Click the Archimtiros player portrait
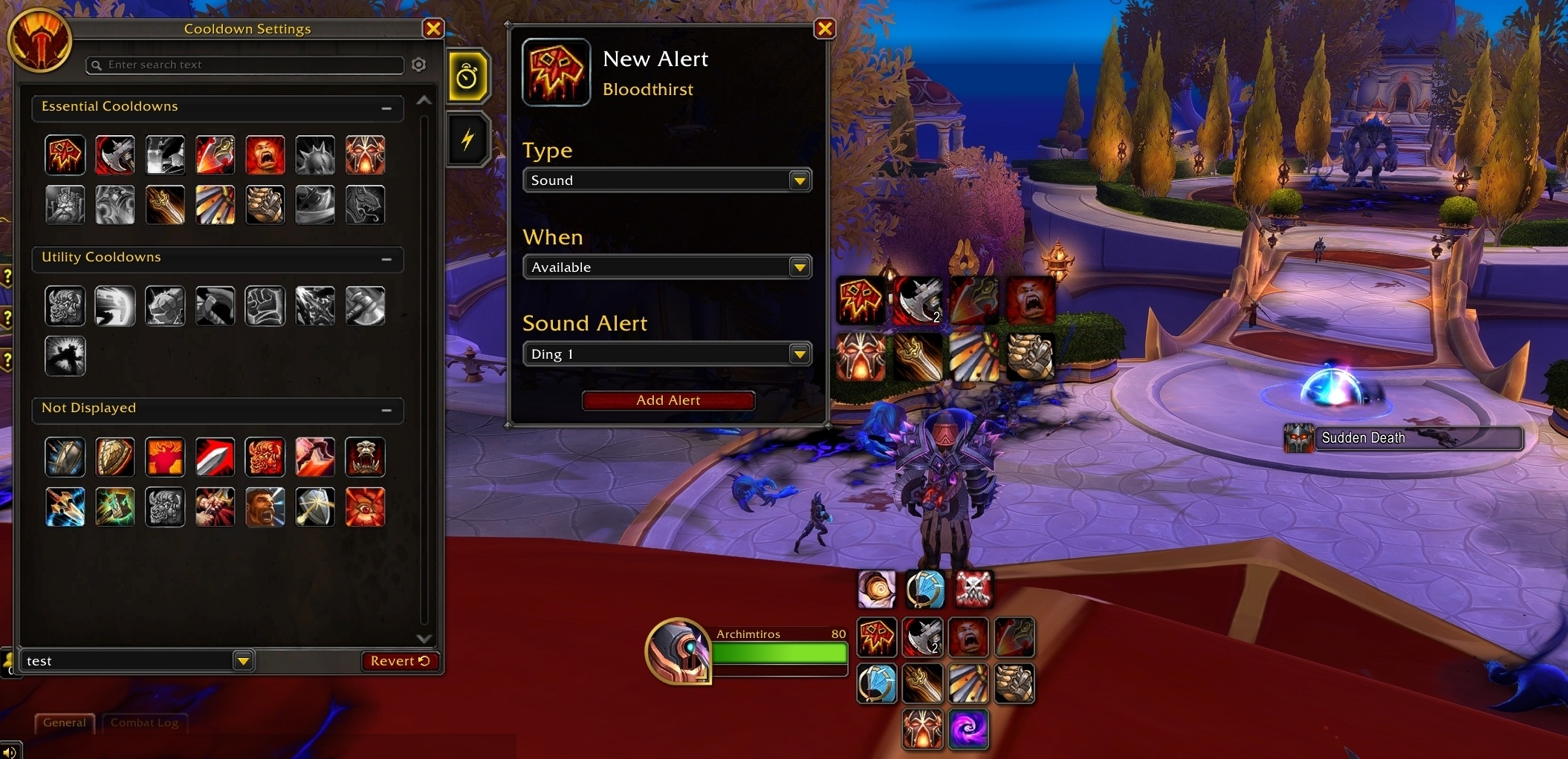This screenshot has height=759, width=1568. click(677, 651)
